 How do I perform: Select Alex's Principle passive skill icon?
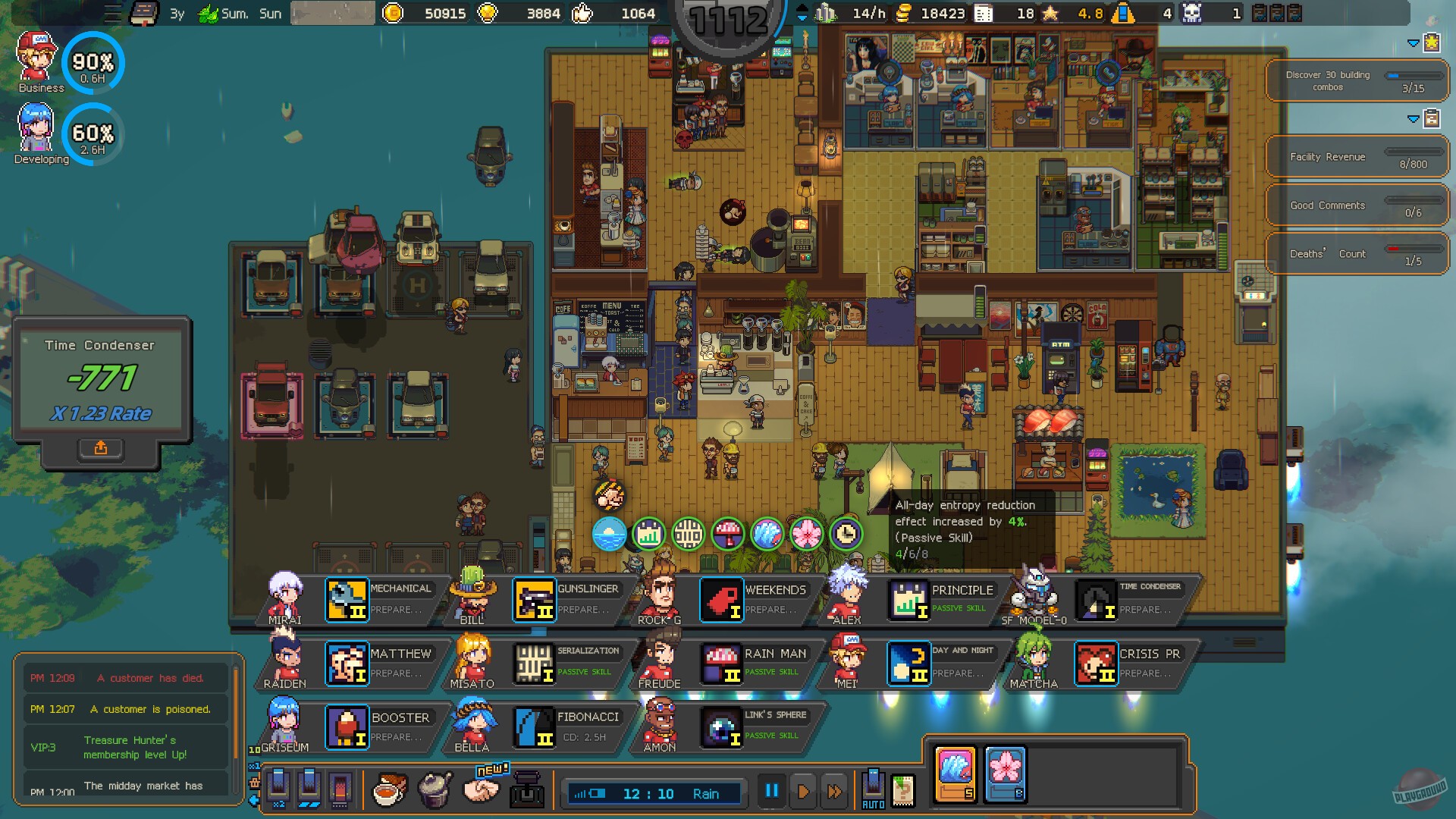click(908, 601)
